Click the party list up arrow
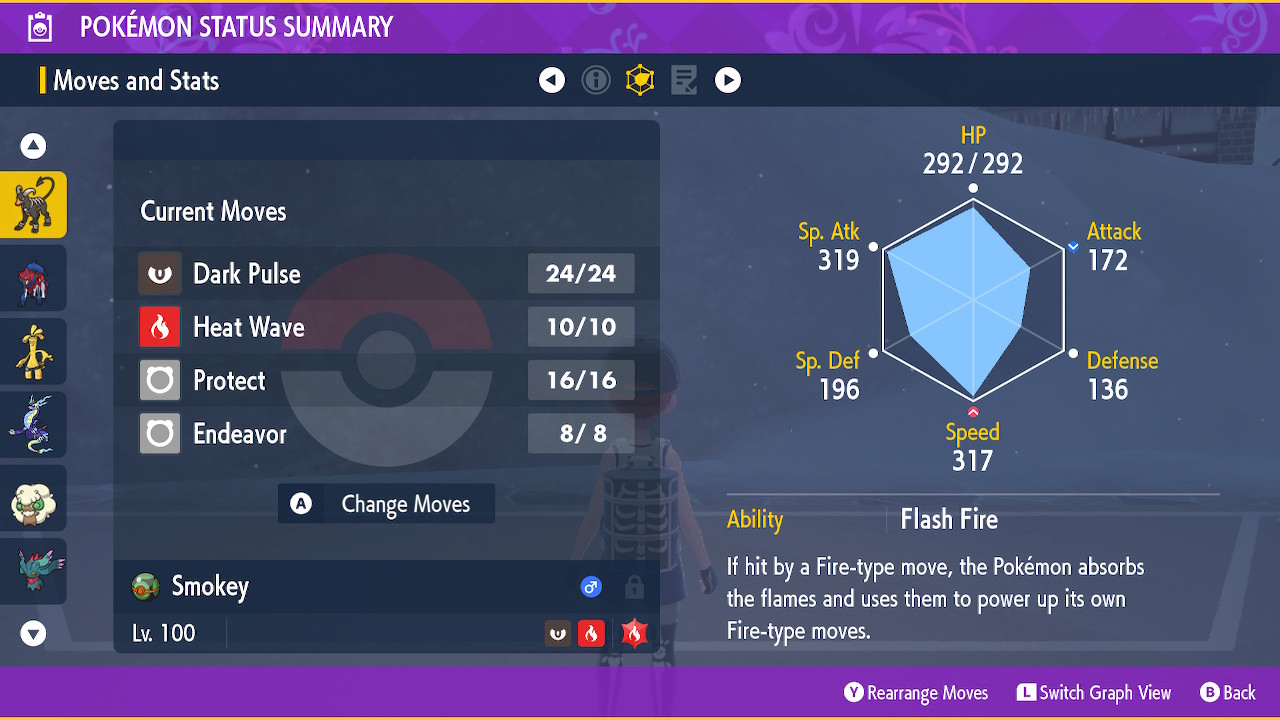Viewport: 1280px width, 720px height. pos(33,147)
